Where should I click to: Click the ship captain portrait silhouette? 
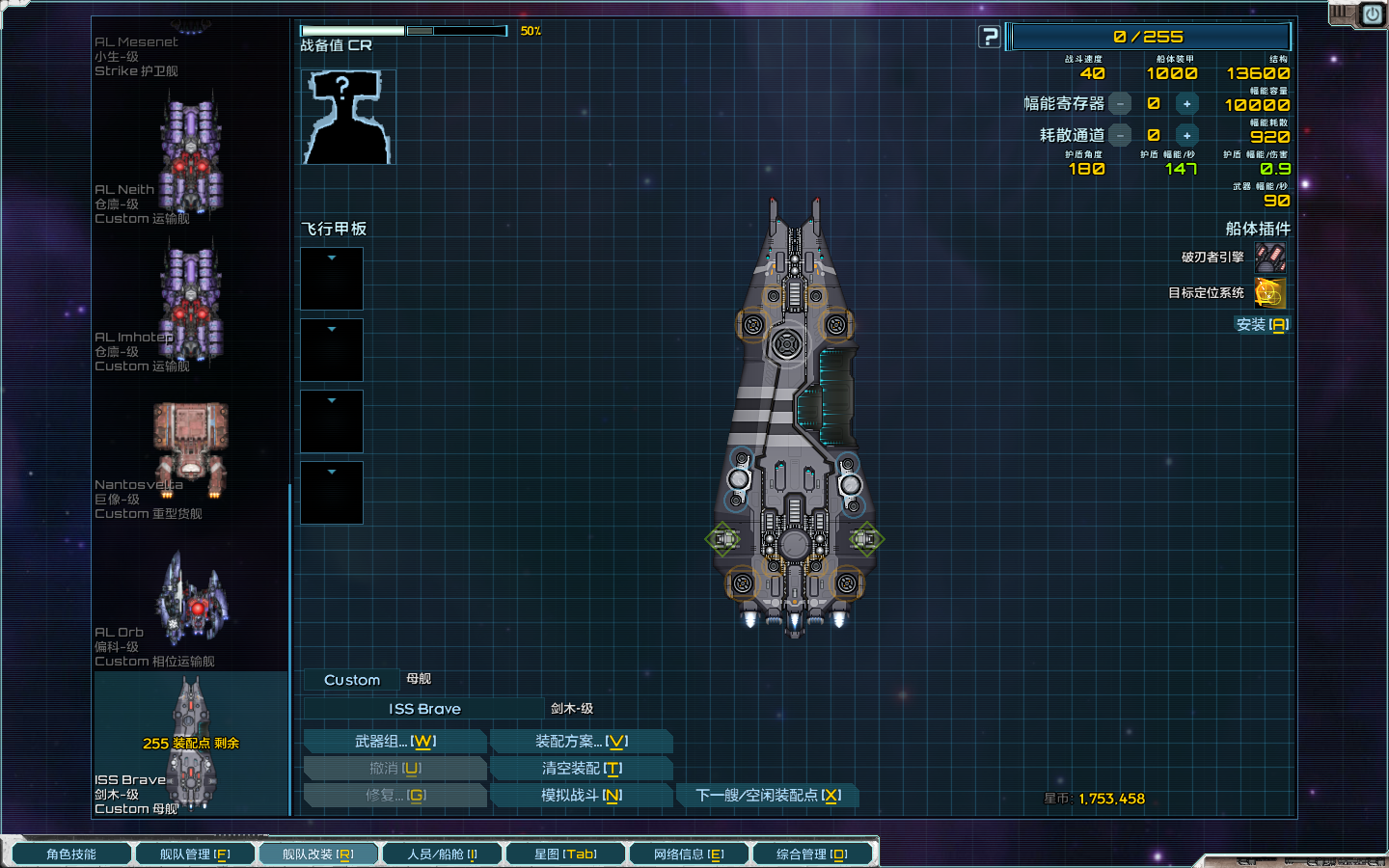(348, 118)
